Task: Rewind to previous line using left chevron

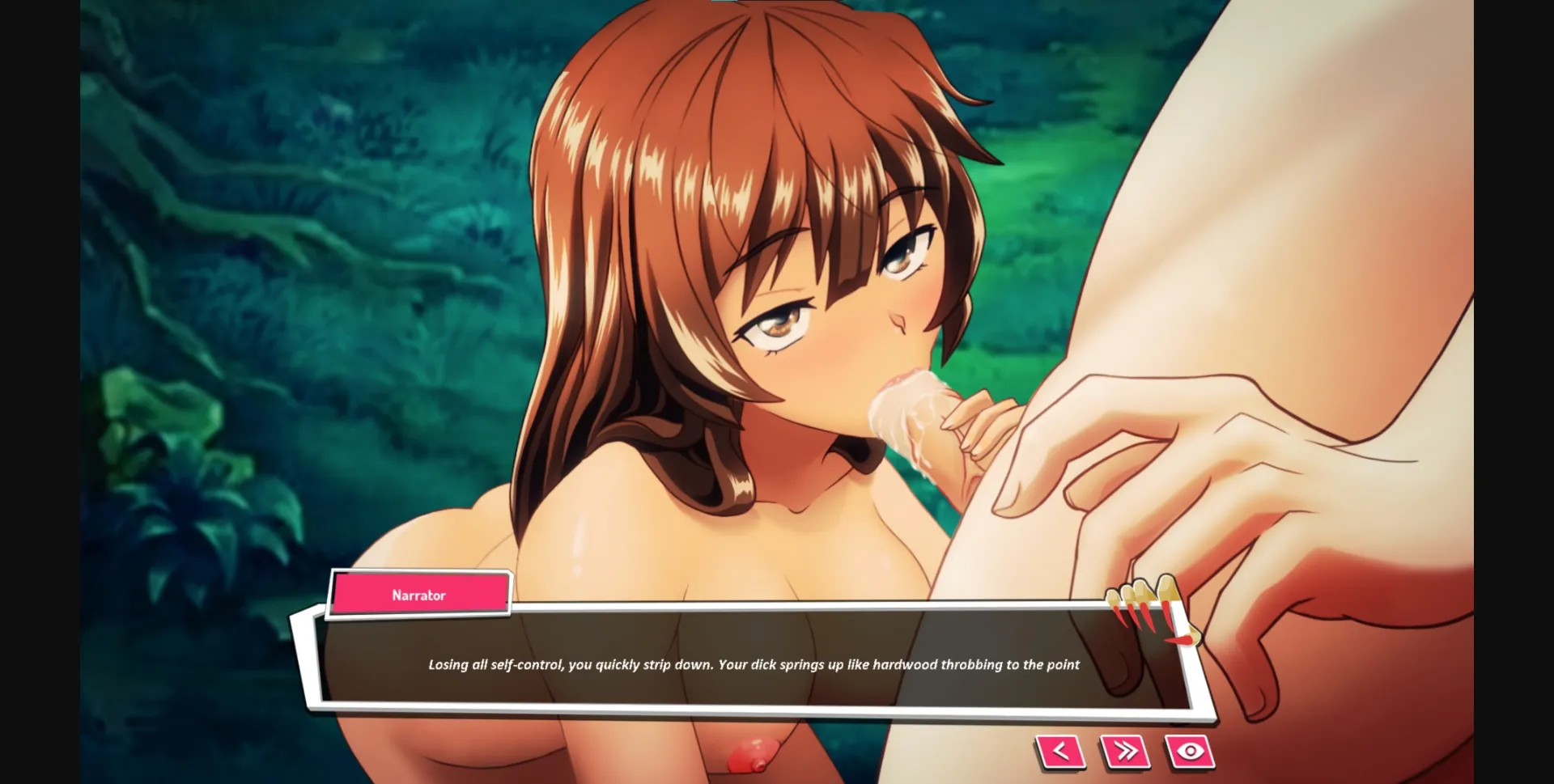Action: (x=1060, y=750)
